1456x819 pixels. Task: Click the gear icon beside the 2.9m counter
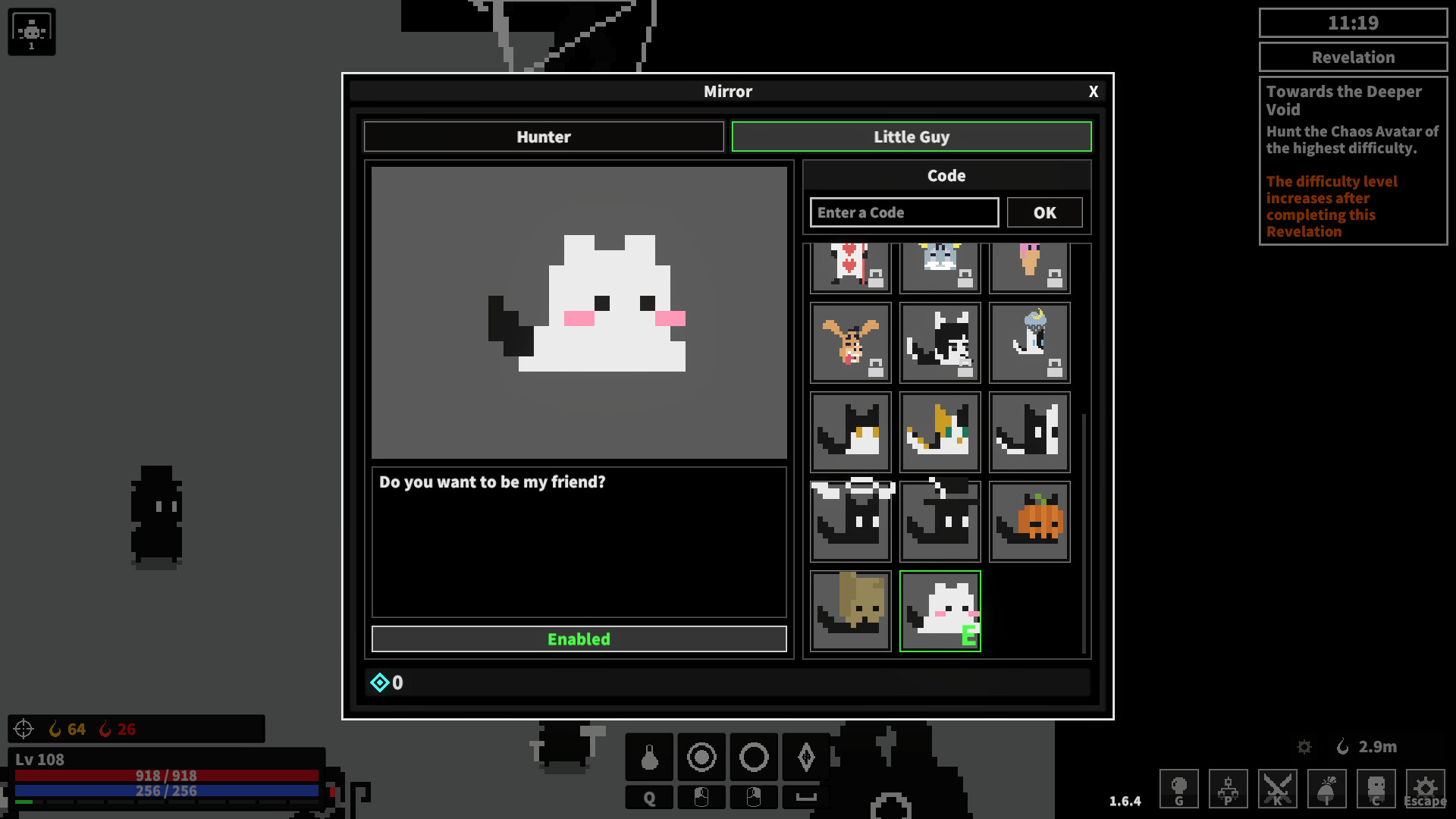click(1304, 747)
